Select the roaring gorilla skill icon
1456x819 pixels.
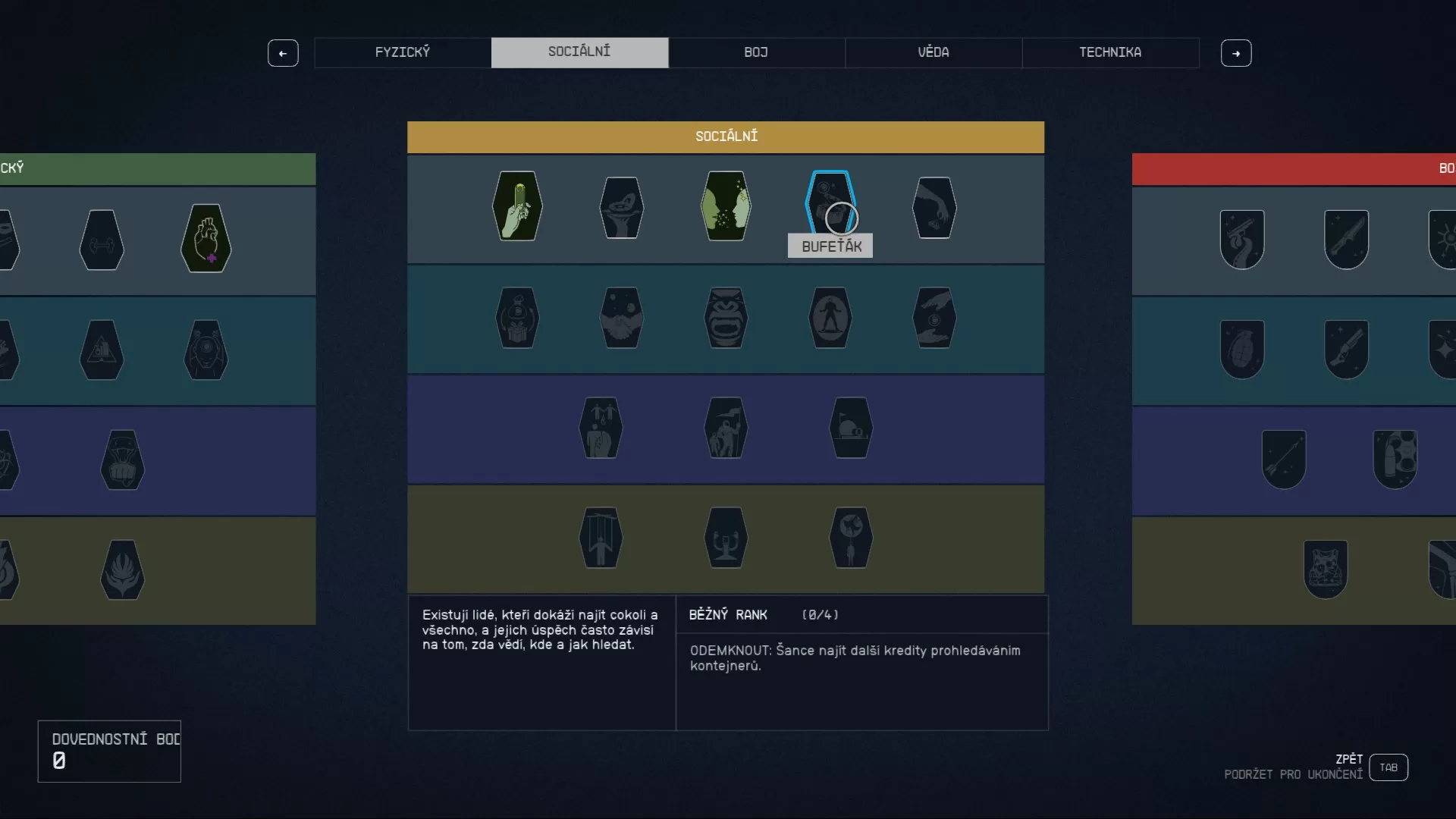(x=726, y=318)
